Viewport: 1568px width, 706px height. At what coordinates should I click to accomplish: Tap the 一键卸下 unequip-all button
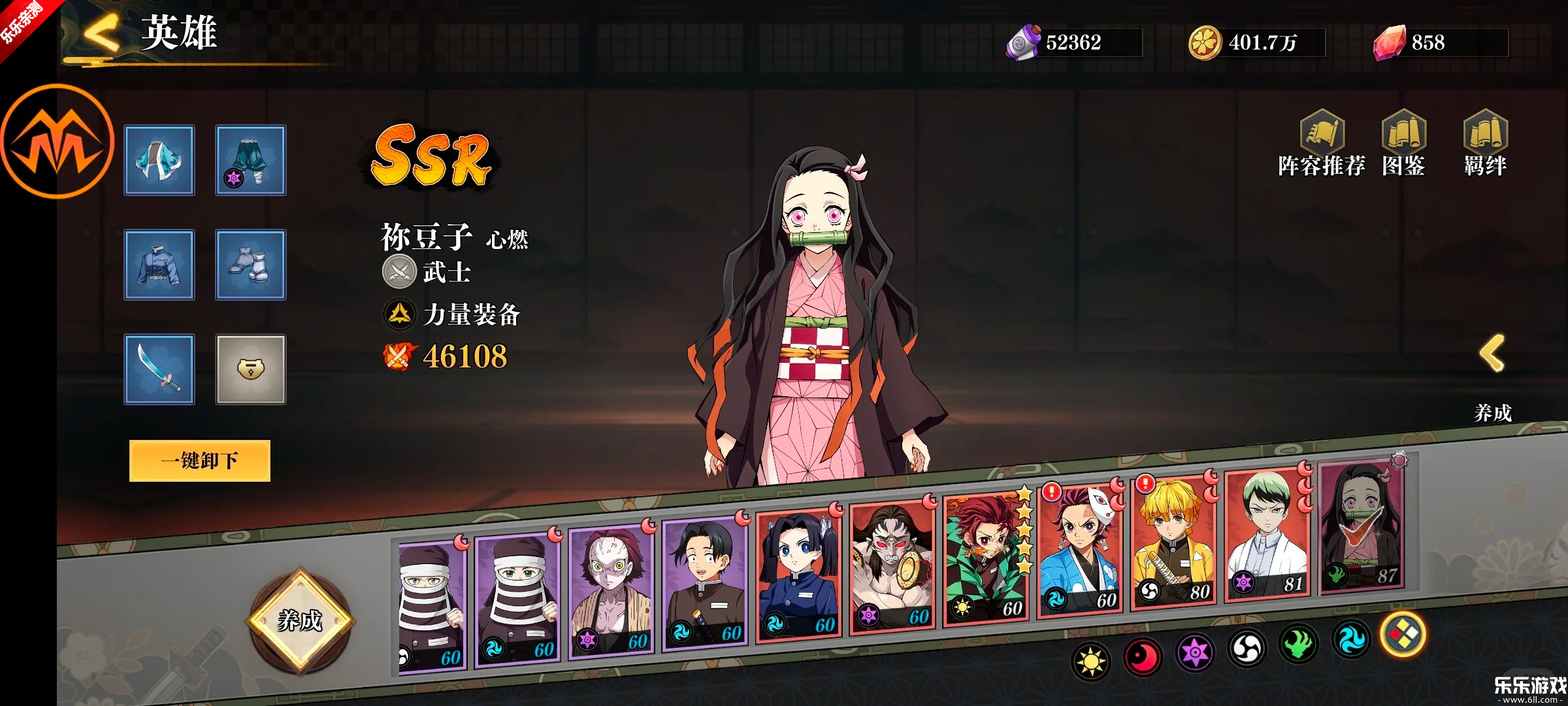(199, 461)
